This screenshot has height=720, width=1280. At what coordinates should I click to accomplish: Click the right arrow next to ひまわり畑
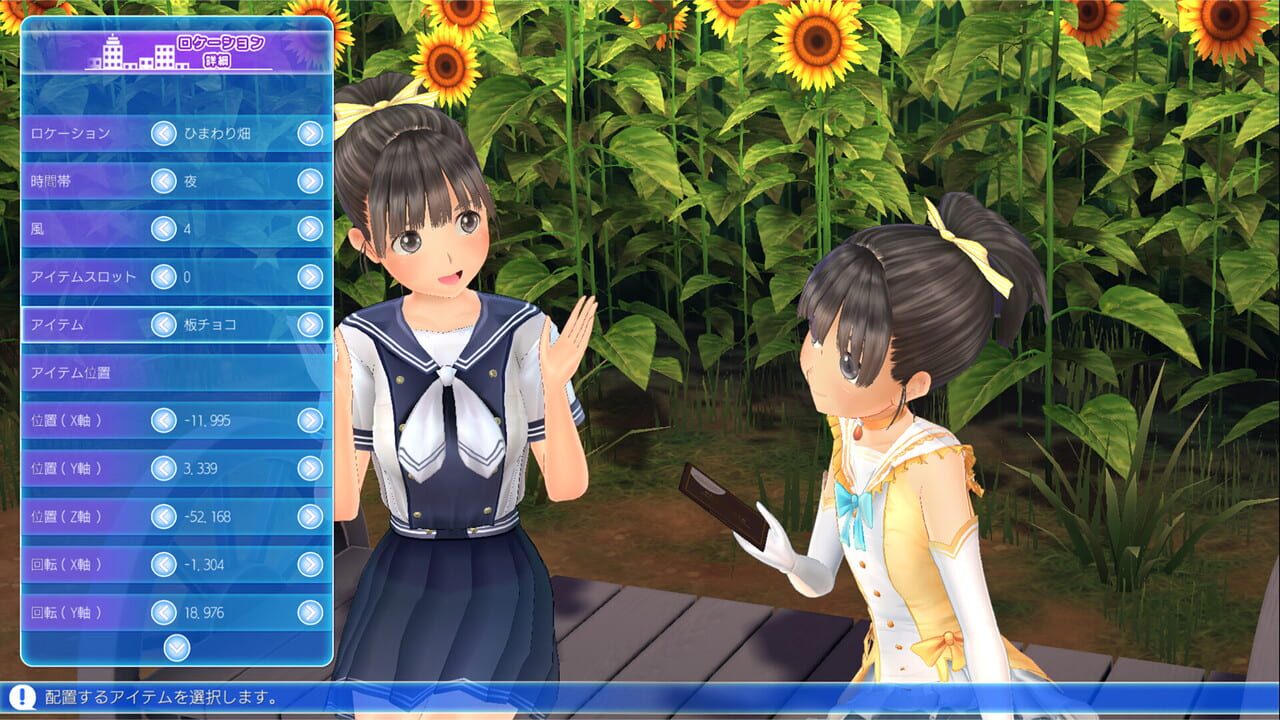[311, 133]
